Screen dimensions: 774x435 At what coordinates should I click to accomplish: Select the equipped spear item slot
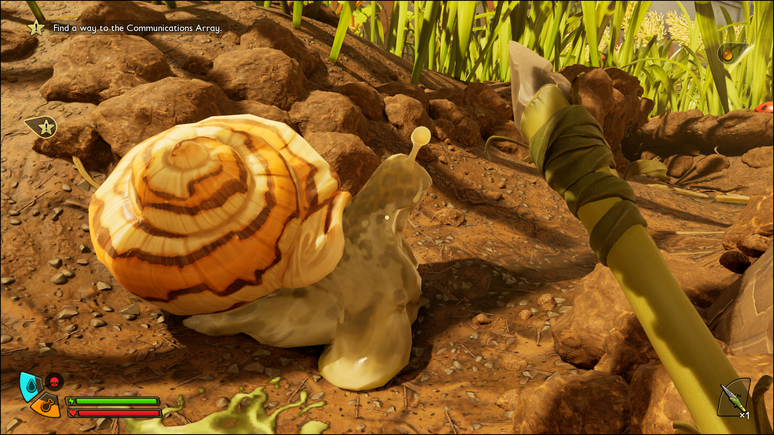733,399
